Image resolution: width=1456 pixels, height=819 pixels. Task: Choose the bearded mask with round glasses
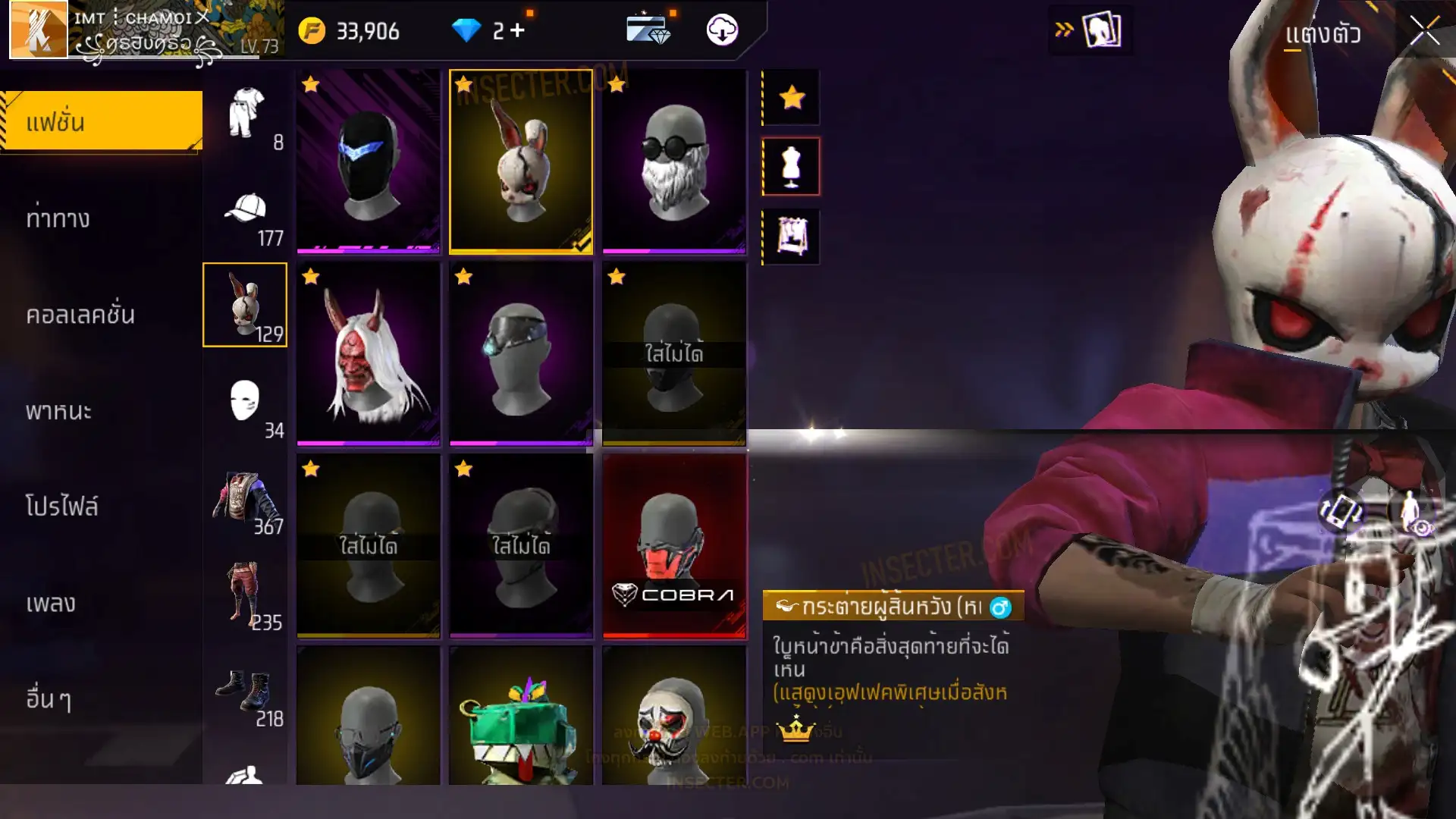674,161
